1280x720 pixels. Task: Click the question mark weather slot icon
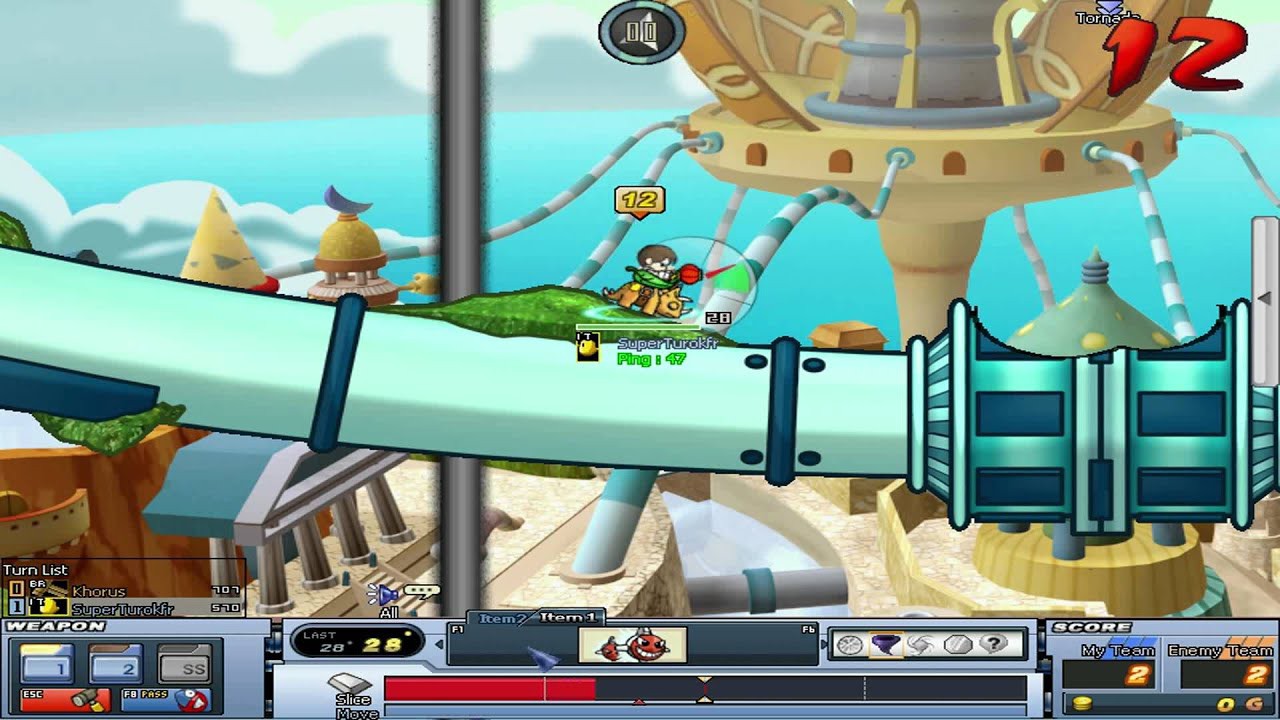(x=995, y=643)
